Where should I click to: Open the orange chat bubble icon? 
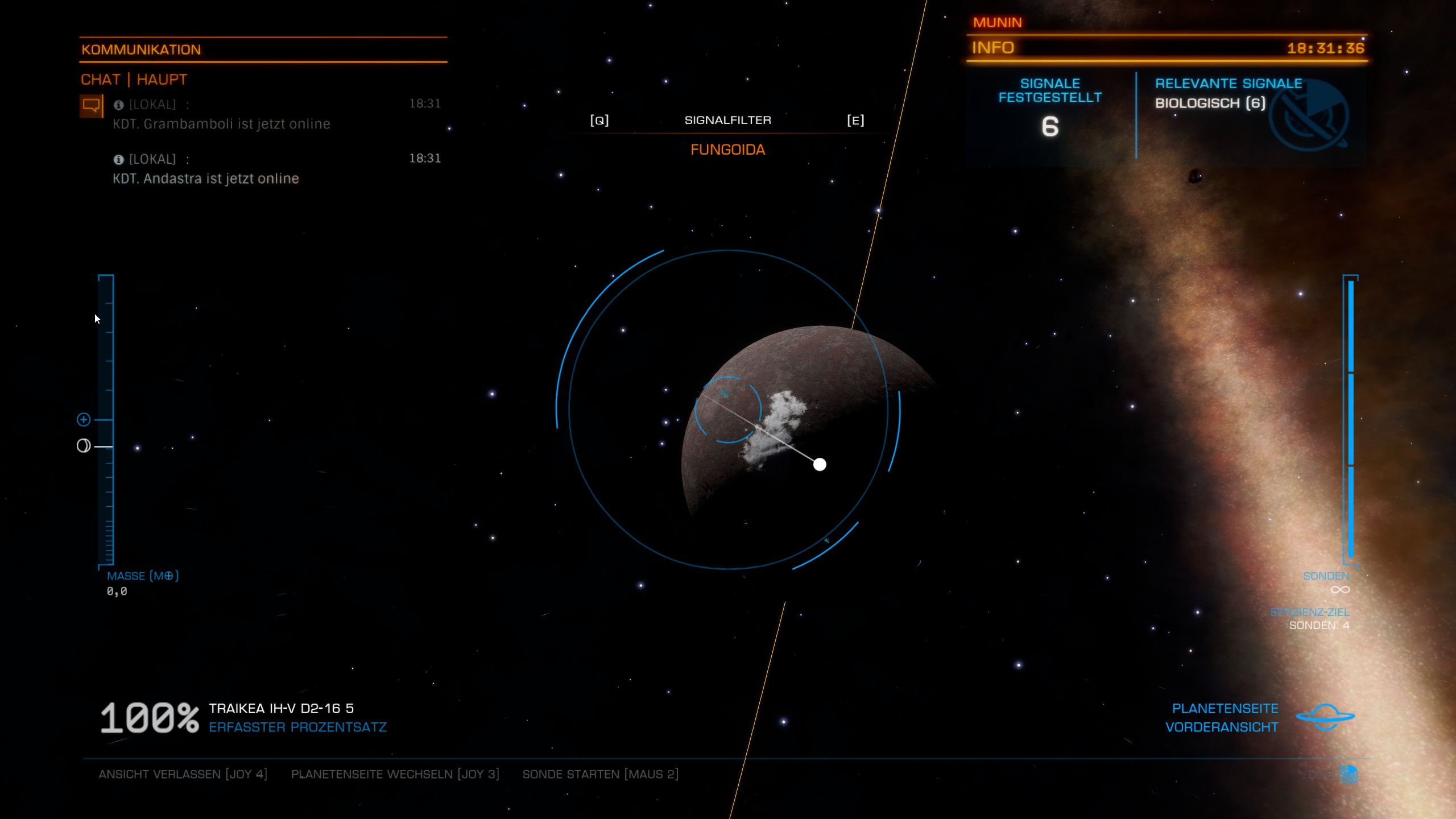click(91, 106)
